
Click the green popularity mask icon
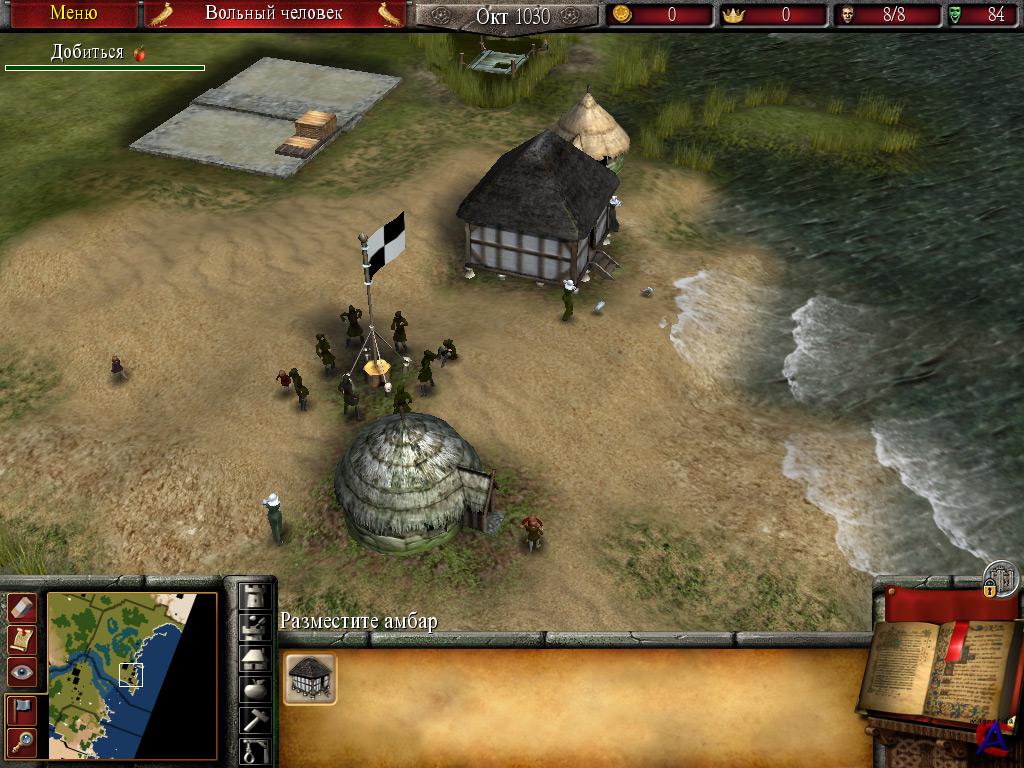point(956,15)
